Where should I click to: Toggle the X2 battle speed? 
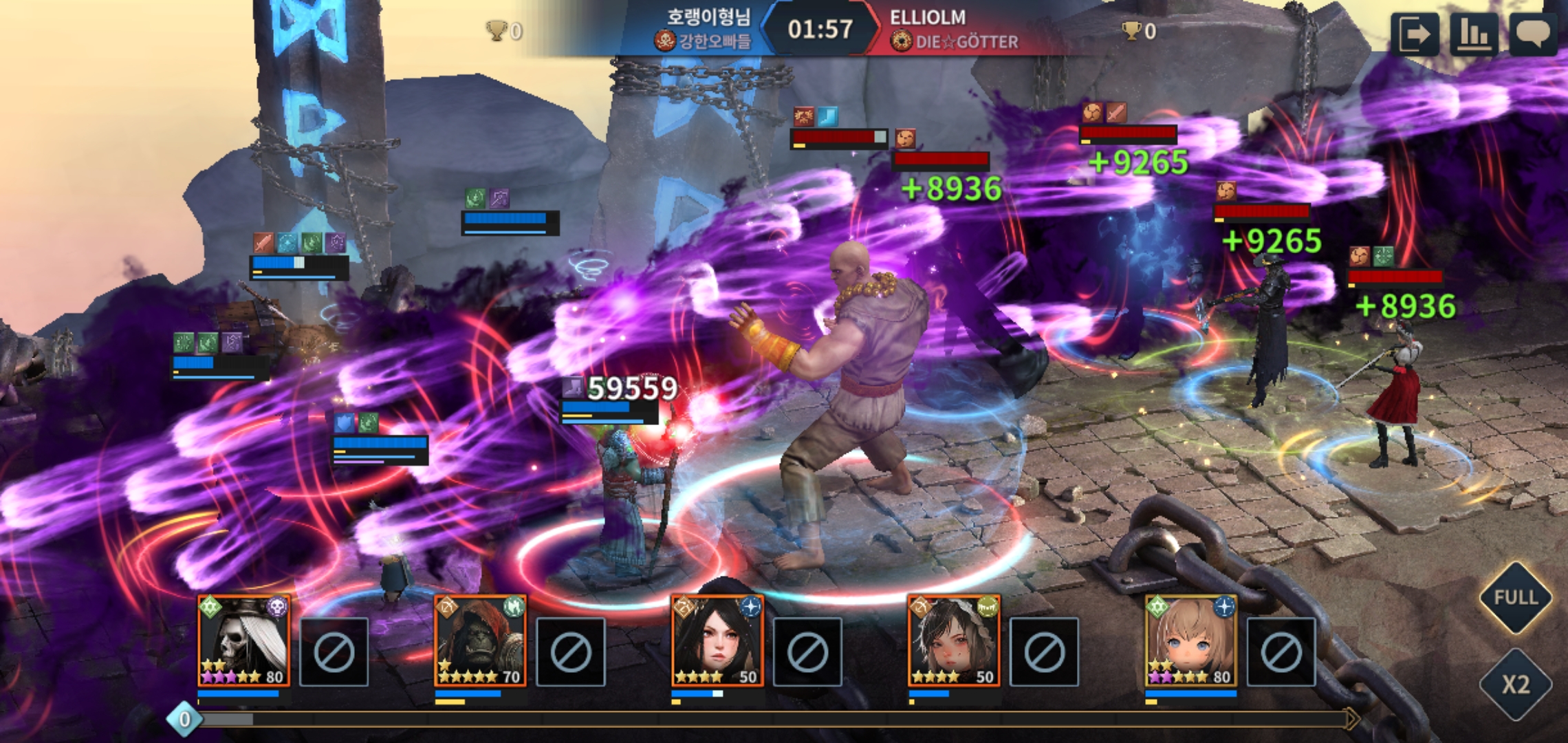click(x=1515, y=685)
